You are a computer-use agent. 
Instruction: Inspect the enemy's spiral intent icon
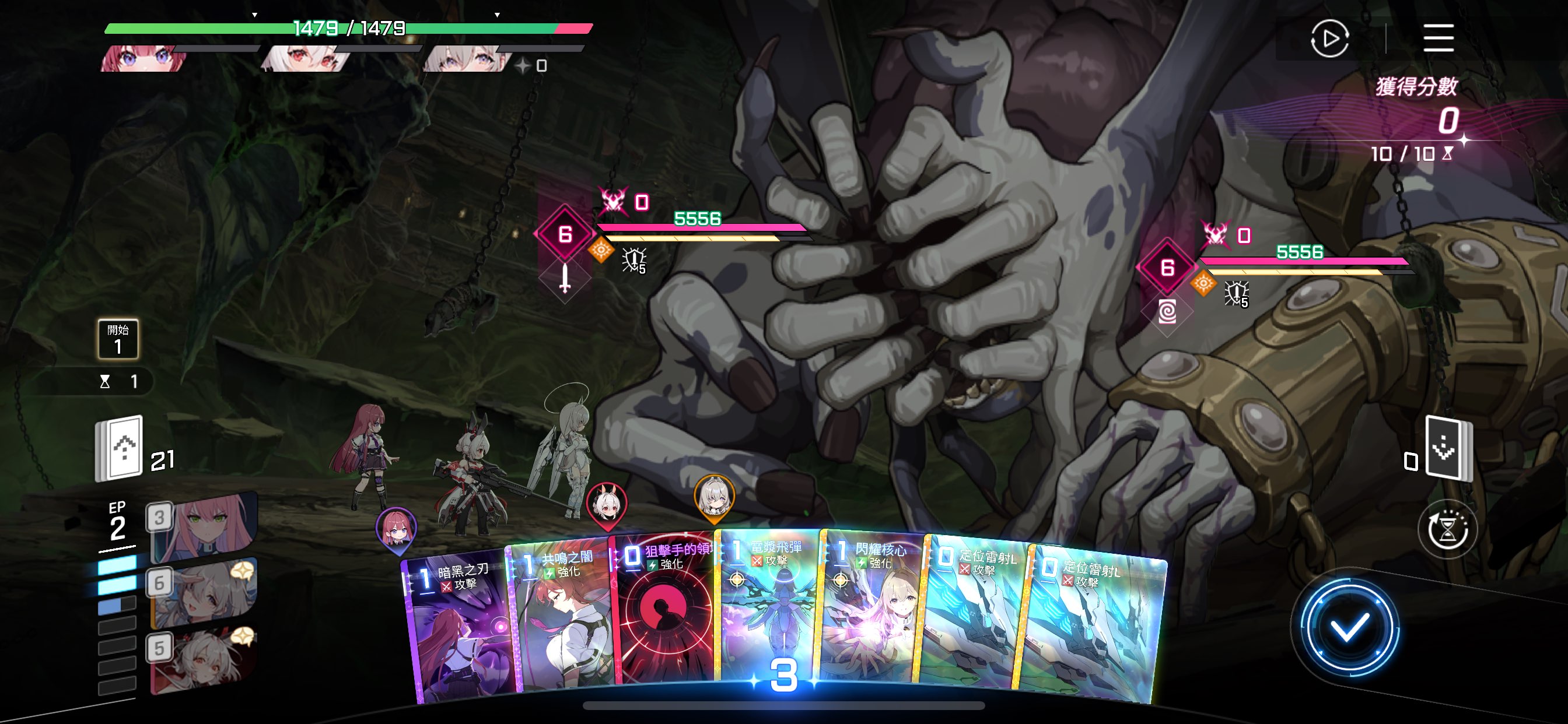pyautogui.click(x=1167, y=312)
